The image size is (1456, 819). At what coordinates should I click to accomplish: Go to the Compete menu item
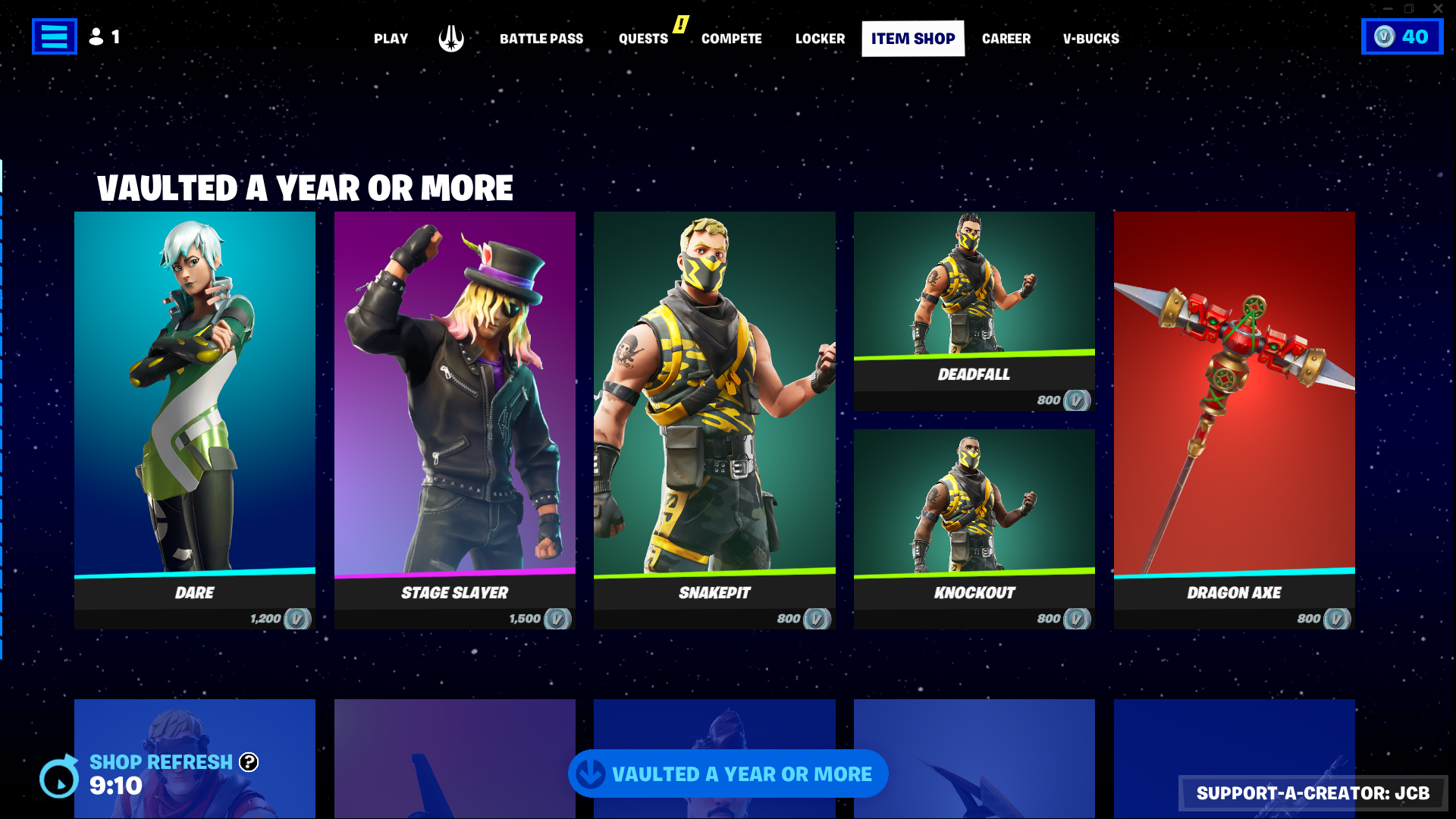[x=731, y=38]
